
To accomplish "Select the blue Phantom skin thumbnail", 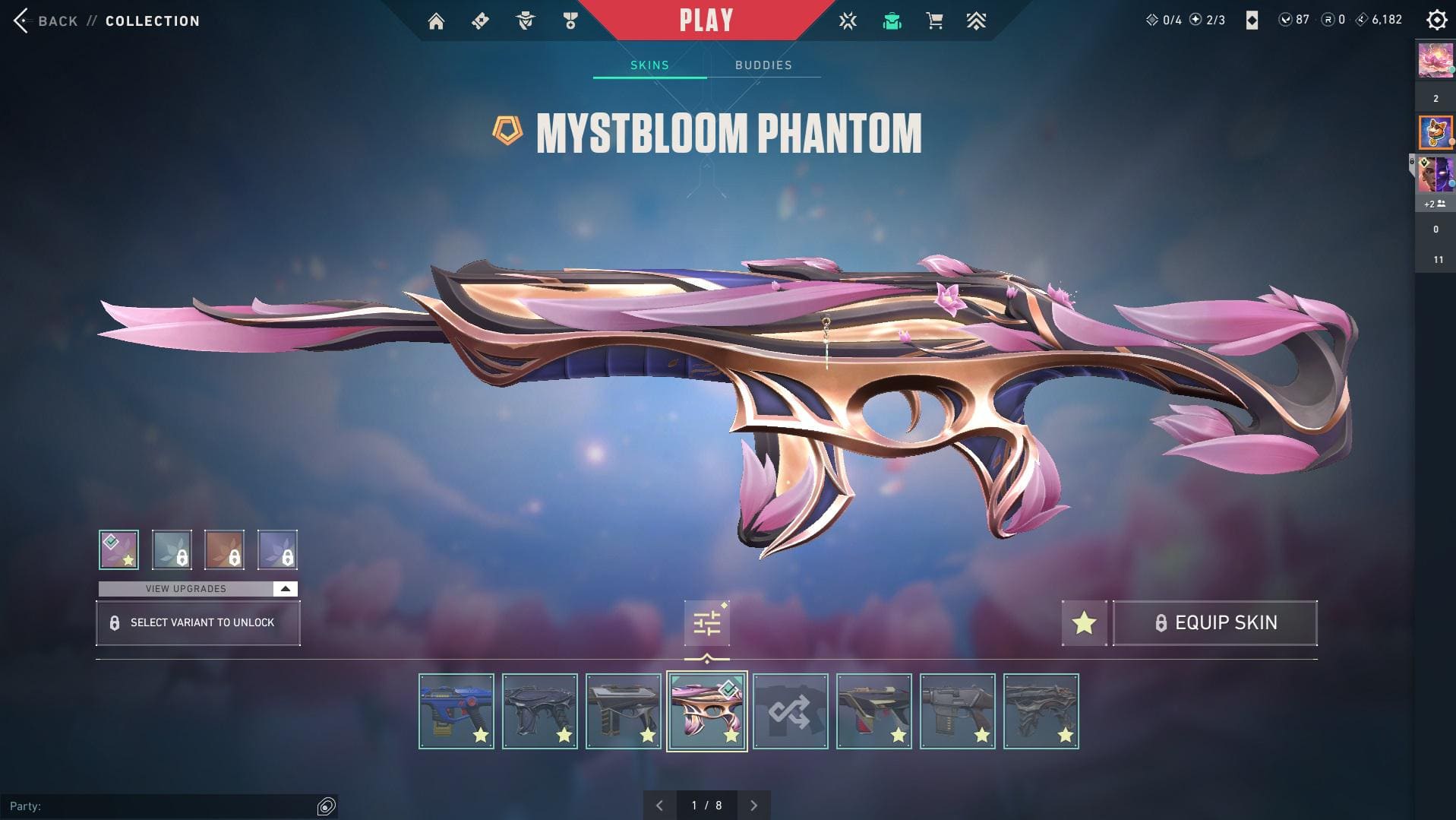I will (x=456, y=711).
